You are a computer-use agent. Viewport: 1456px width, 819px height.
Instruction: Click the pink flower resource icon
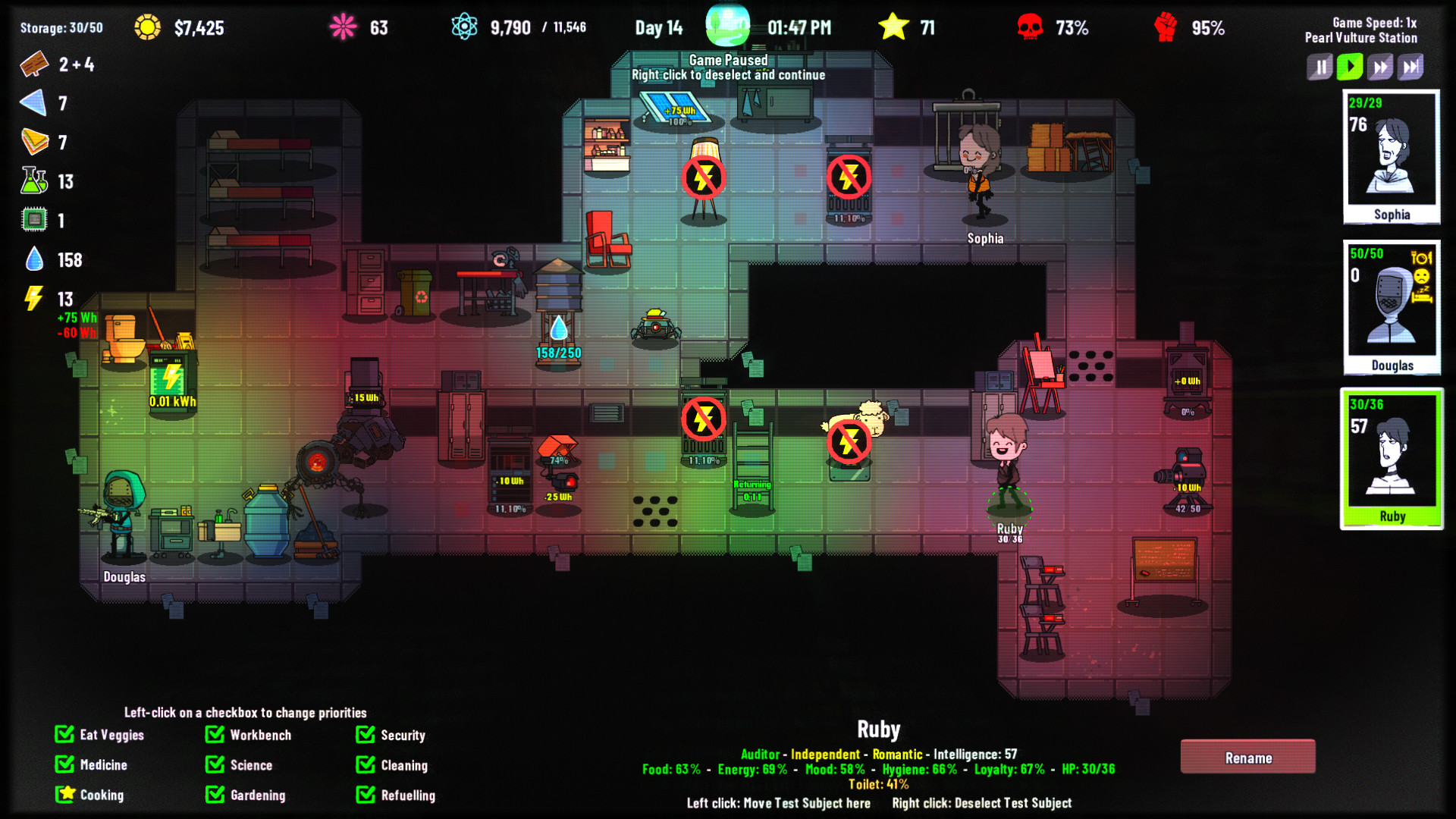pos(342,25)
